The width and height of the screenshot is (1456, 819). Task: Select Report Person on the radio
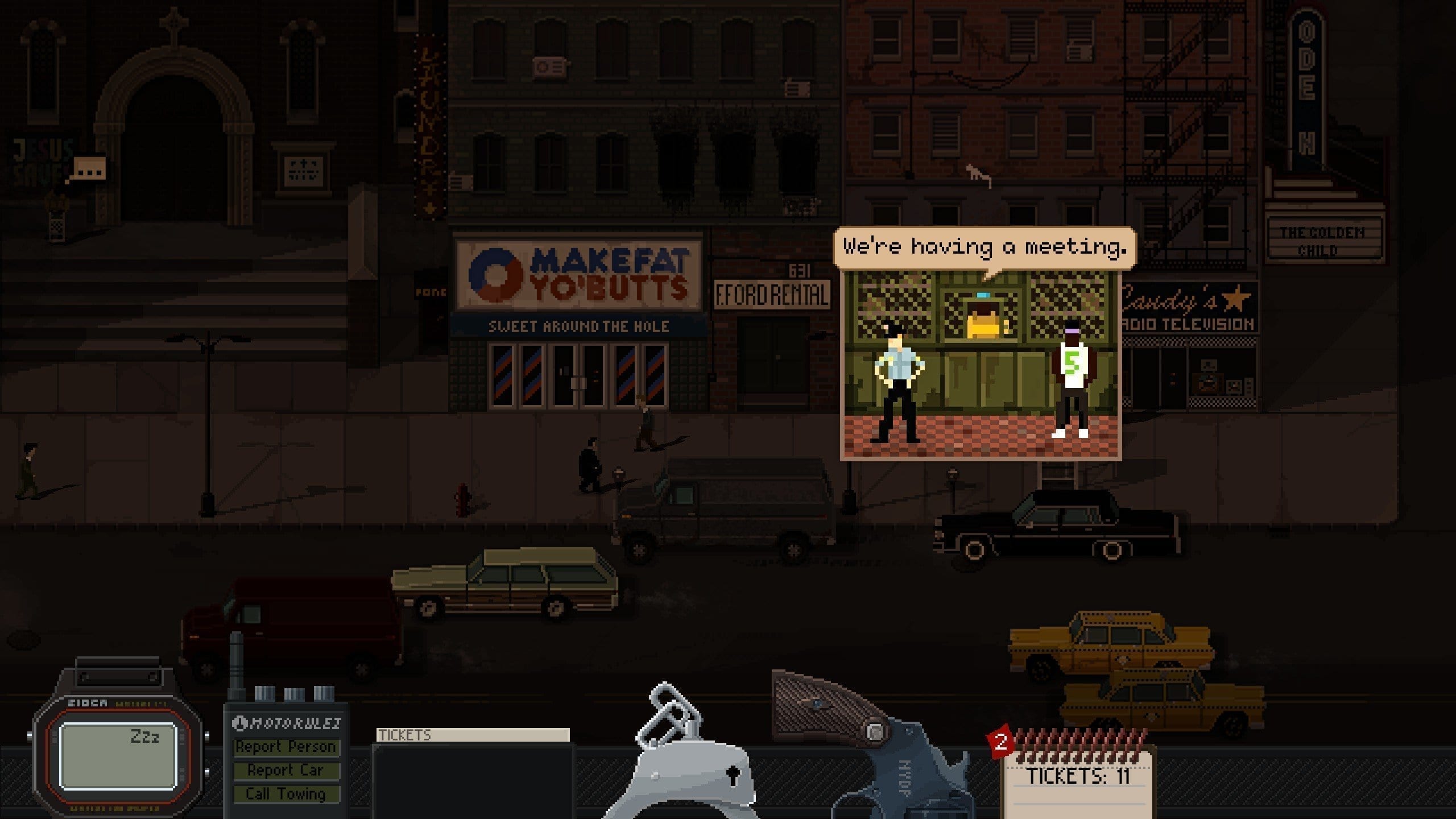[286, 747]
